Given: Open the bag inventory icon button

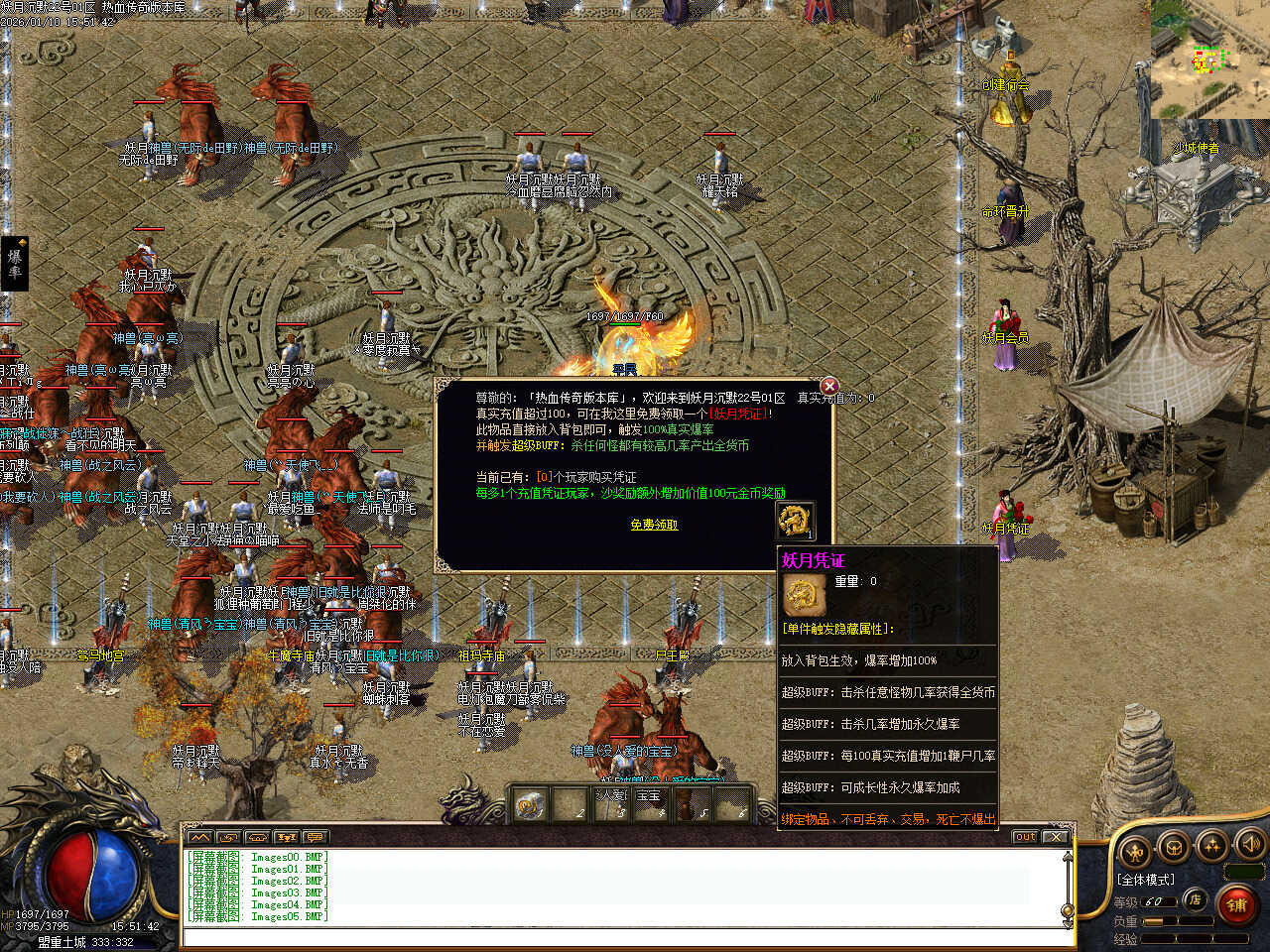Looking at the screenshot, I should [1173, 848].
